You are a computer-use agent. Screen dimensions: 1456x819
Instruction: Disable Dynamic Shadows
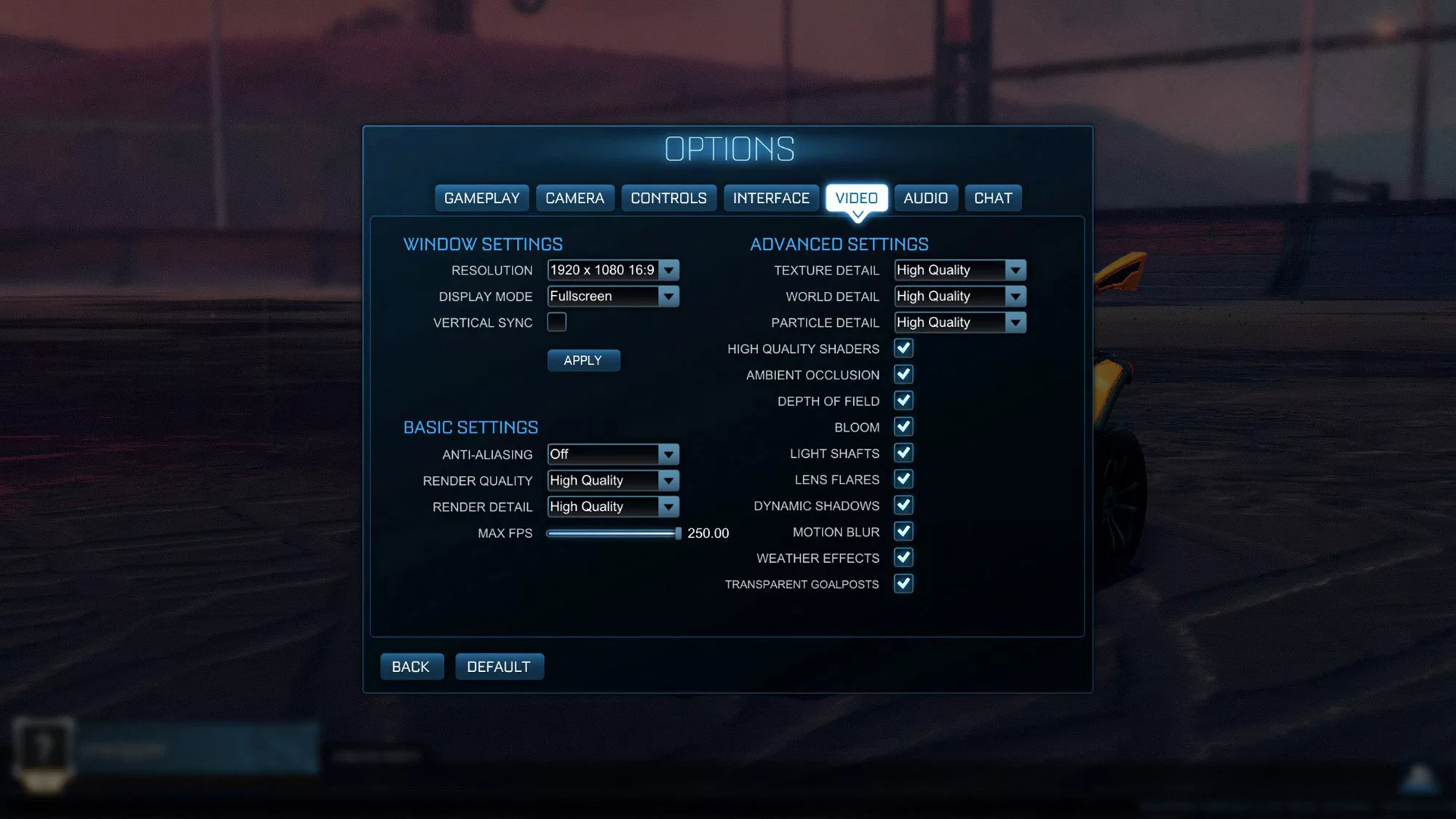[x=903, y=506]
